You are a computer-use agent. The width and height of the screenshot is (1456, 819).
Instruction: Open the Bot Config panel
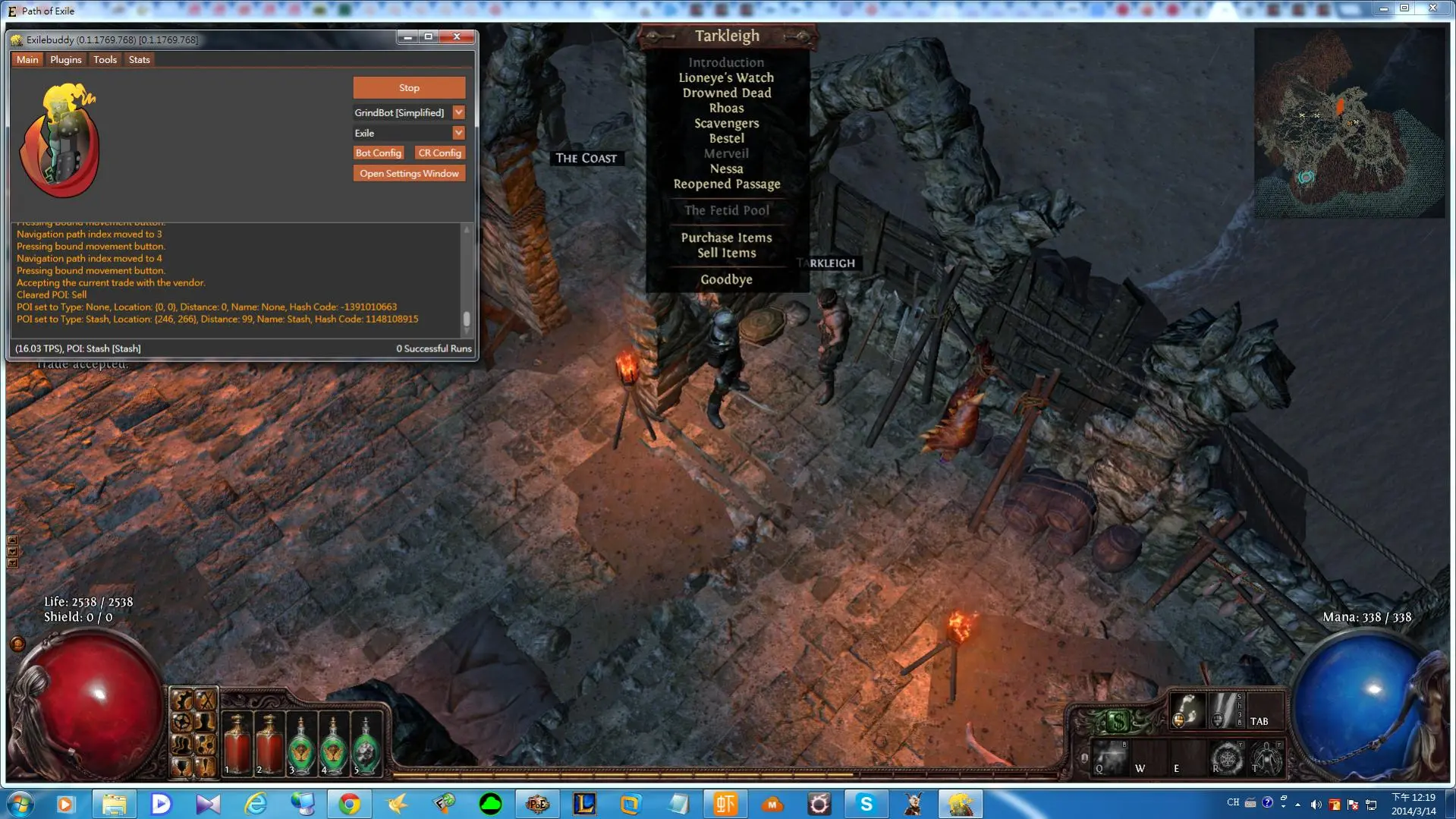tap(378, 153)
